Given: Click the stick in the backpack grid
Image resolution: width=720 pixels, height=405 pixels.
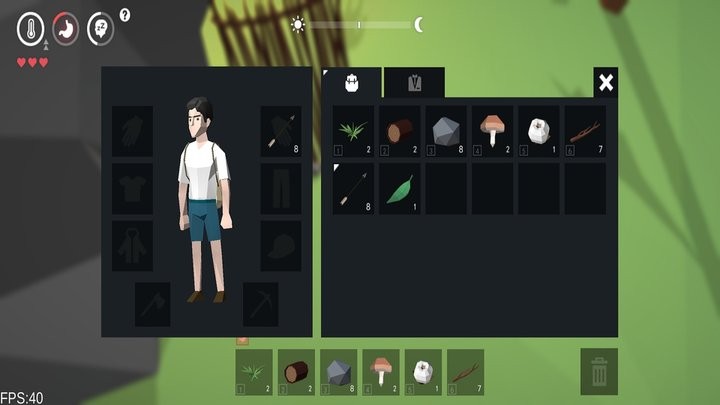Looking at the screenshot, I should point(585,132).
